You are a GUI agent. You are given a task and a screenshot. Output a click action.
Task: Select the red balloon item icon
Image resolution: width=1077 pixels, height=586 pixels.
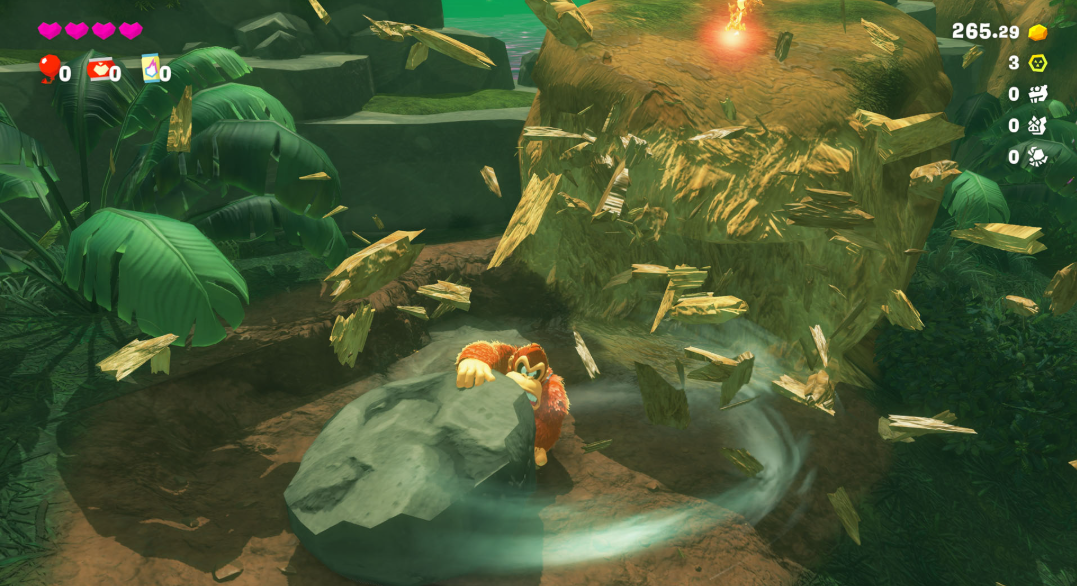[48, 68]
